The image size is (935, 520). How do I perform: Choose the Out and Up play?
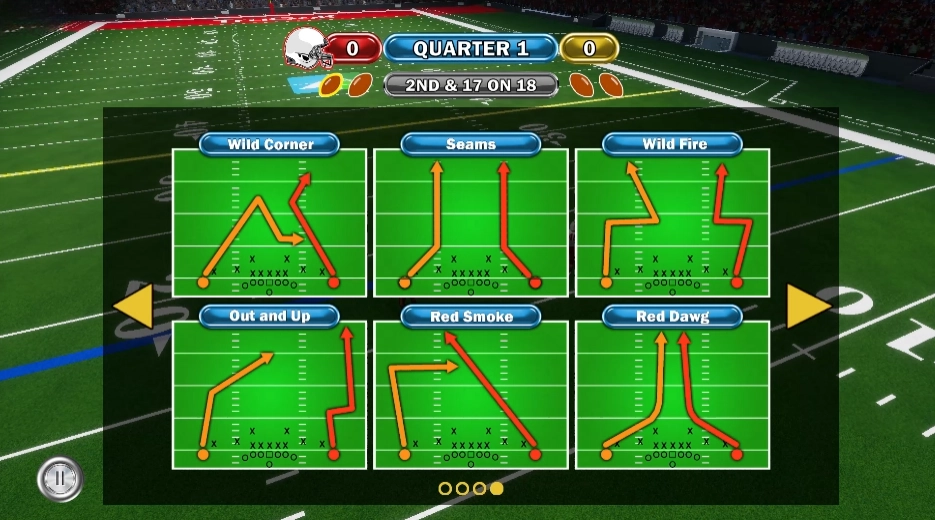(x=270, y=395)
